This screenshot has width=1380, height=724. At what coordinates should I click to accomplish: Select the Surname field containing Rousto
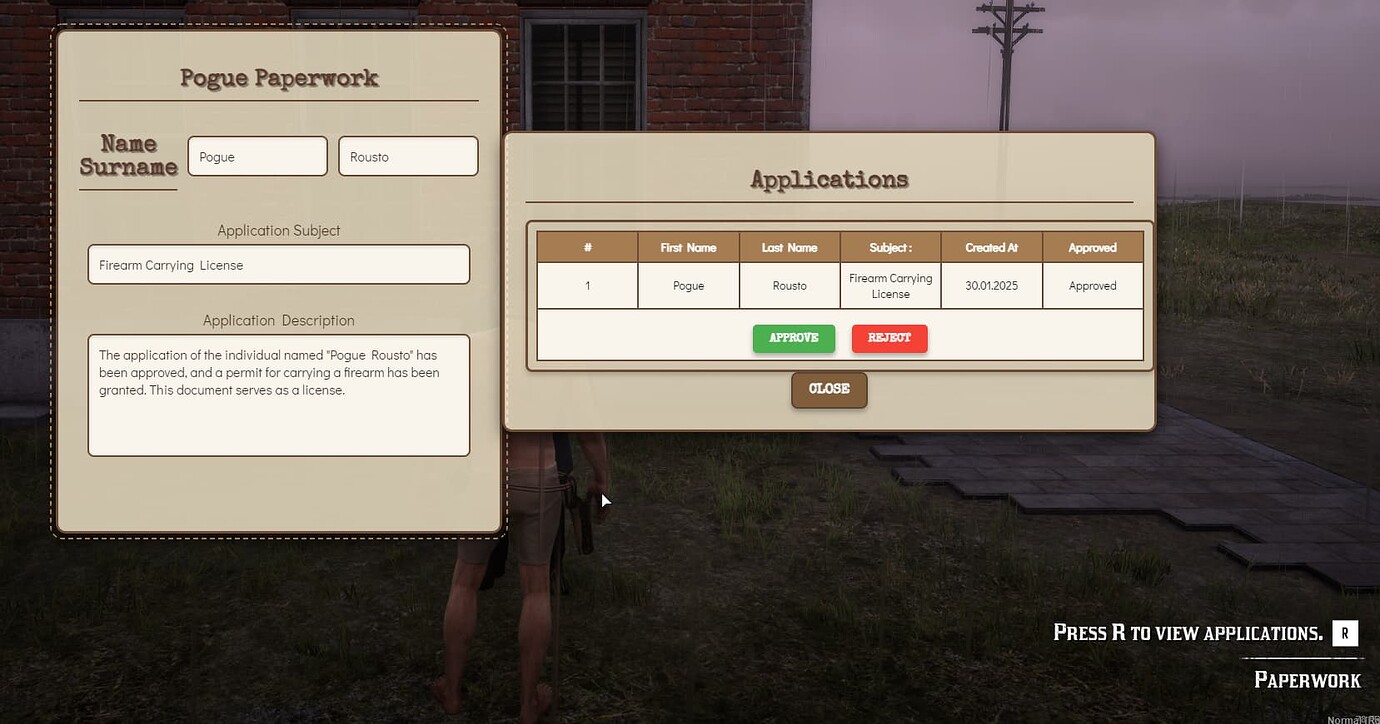click(408, 156)
